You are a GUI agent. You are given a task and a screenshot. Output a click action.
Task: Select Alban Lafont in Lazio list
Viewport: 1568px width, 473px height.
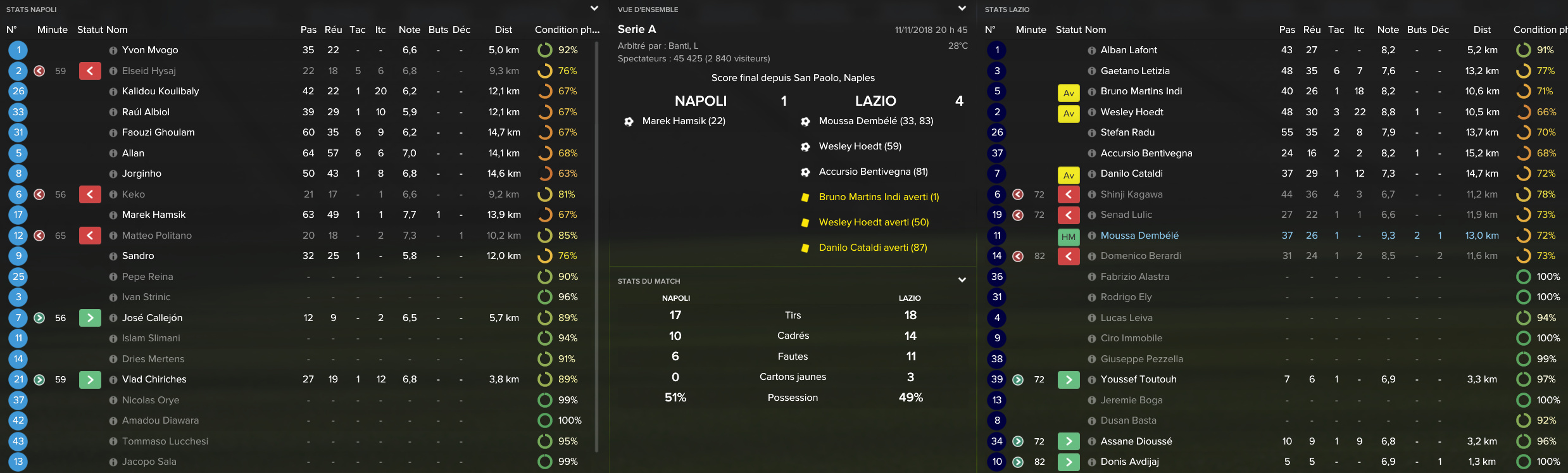coord(1129,50)
